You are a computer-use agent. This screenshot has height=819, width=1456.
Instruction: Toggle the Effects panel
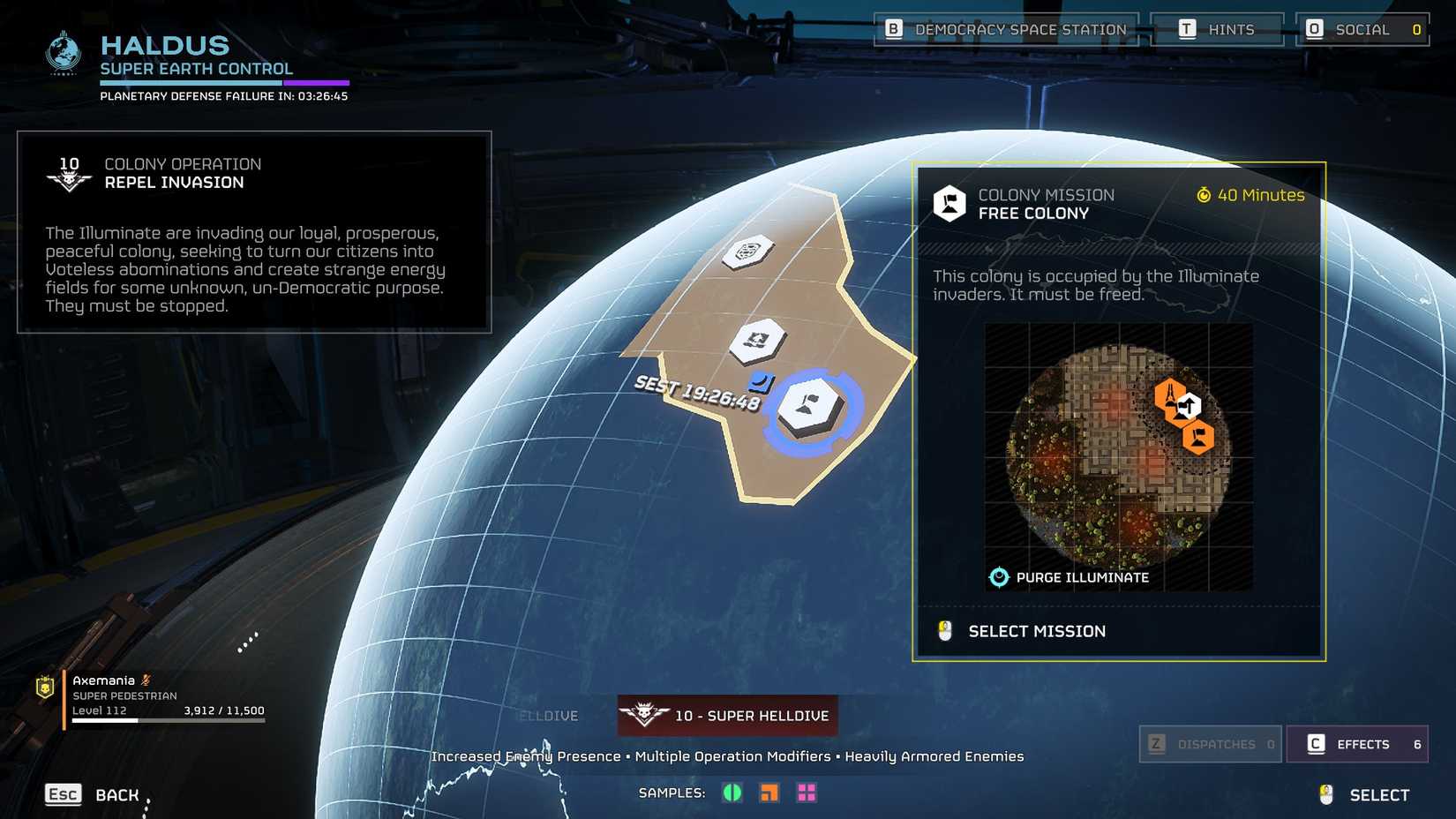click(x=1357, y=744)
